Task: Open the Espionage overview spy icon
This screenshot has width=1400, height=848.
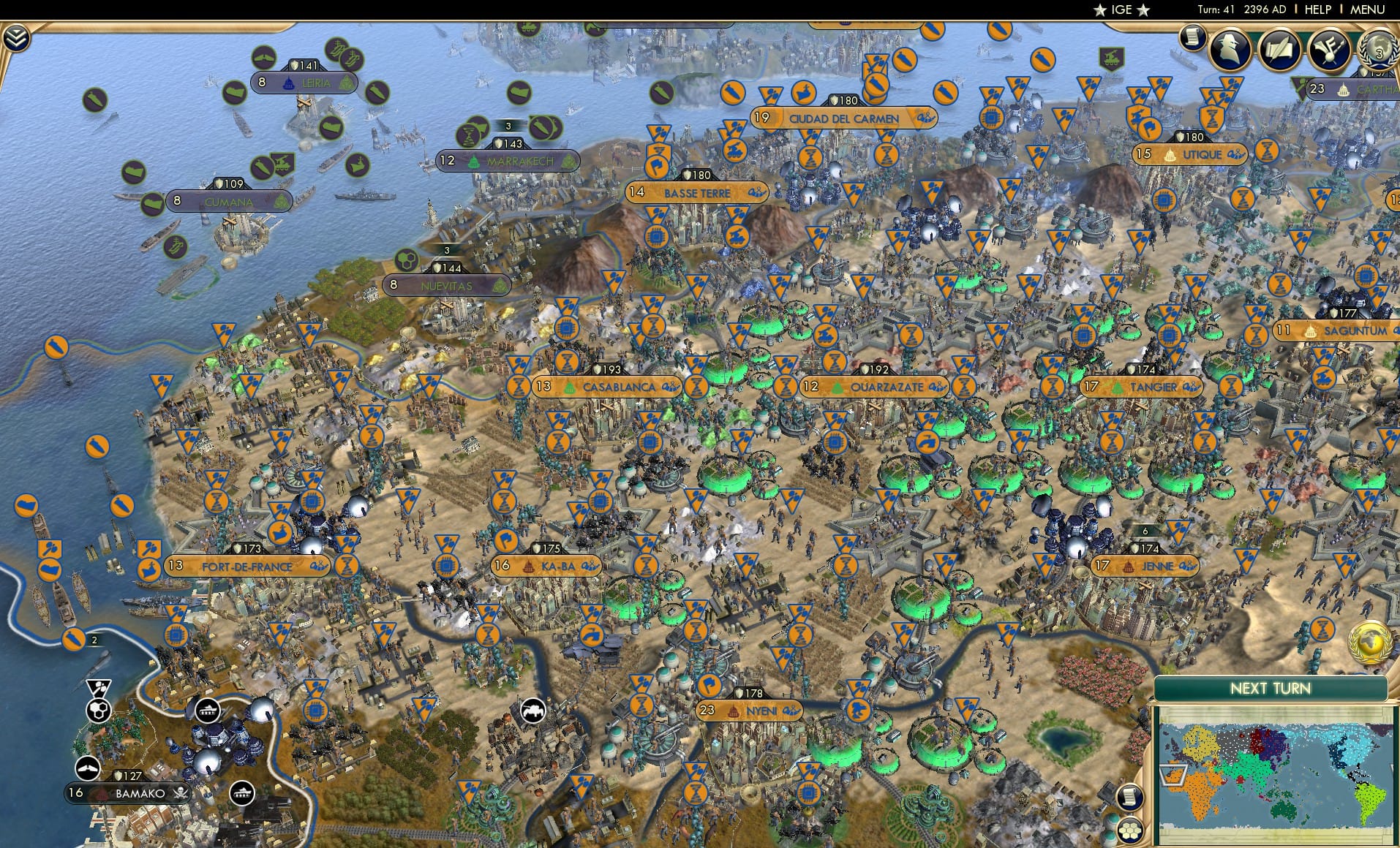Action: 1229,50
